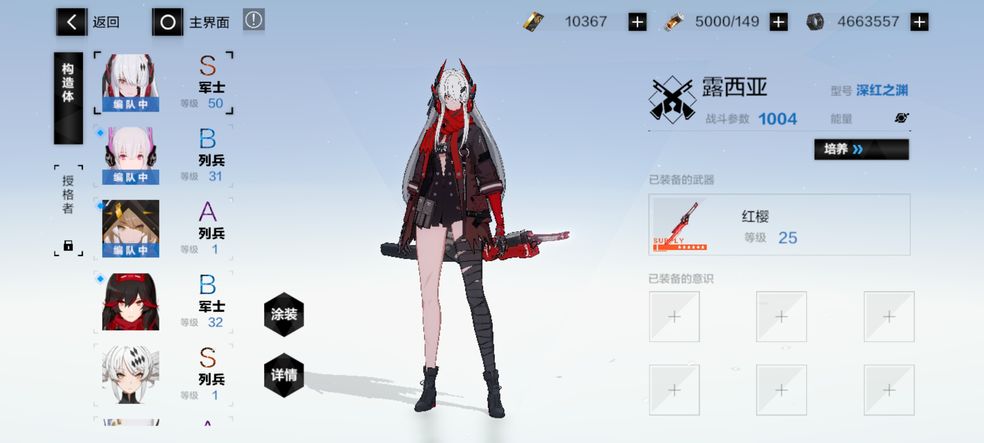984x443 pixels.
Task: Refill stamina next to 5000/149
Action: [779, 22]
